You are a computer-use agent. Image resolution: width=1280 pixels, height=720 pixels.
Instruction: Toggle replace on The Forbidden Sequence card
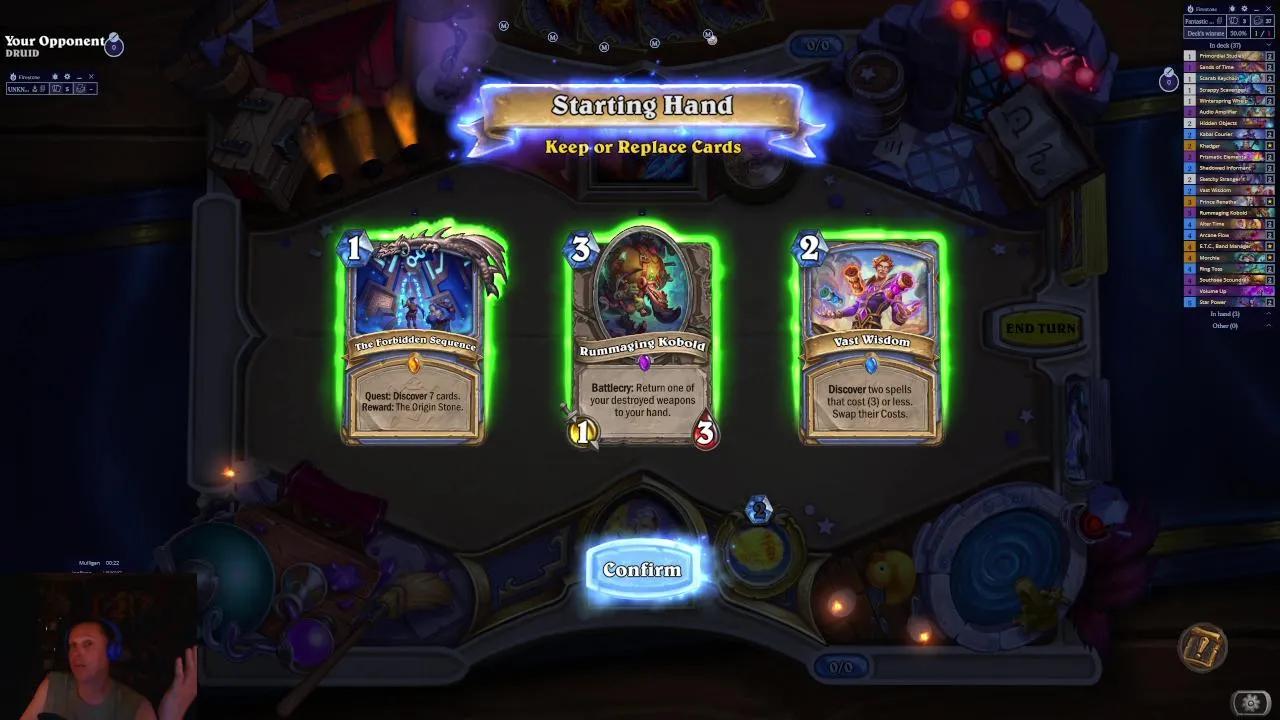[414, 335]
